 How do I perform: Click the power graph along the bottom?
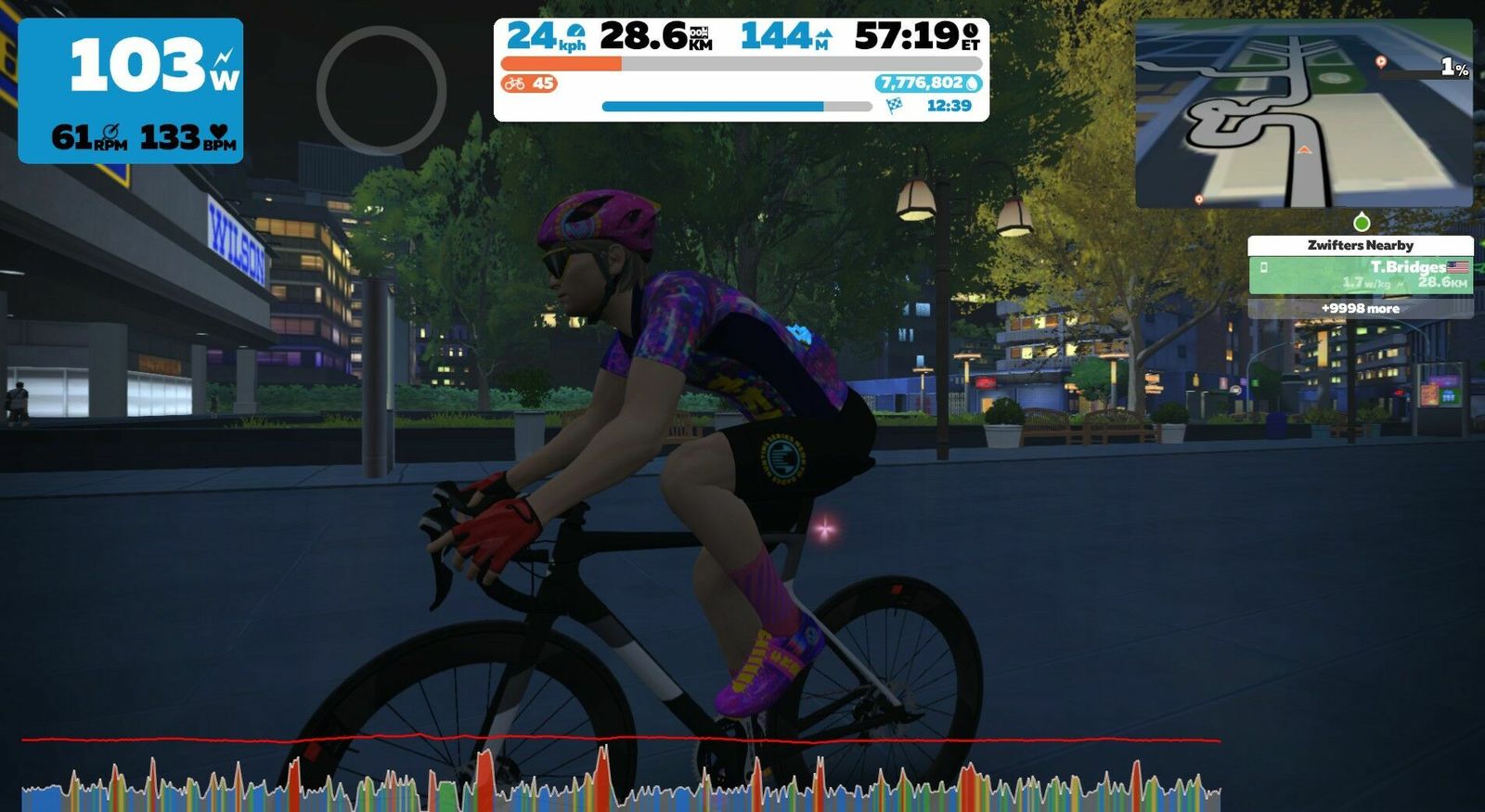(x=620, y=780)
